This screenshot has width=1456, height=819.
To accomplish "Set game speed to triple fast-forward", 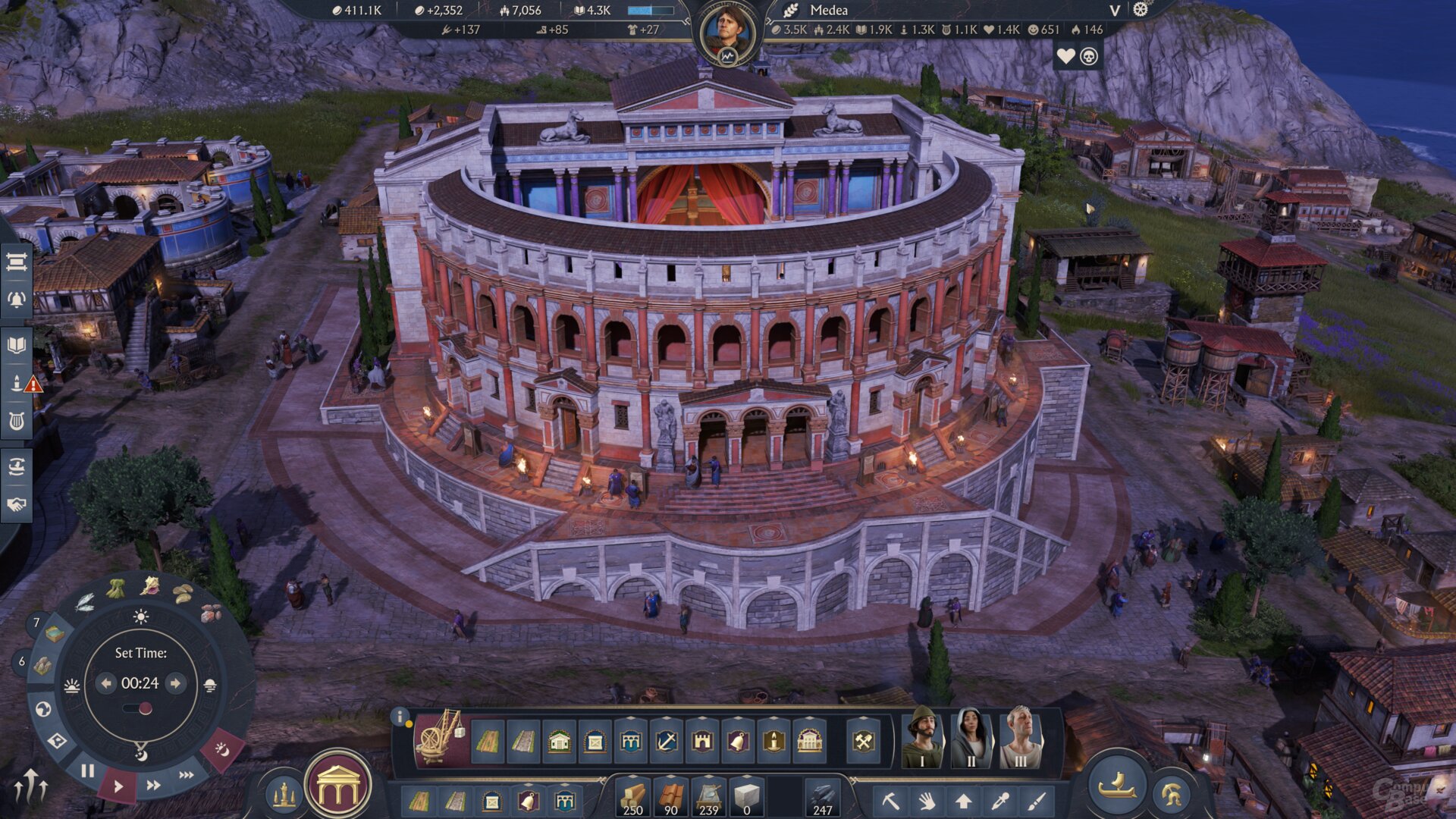I will coord(187,775).
